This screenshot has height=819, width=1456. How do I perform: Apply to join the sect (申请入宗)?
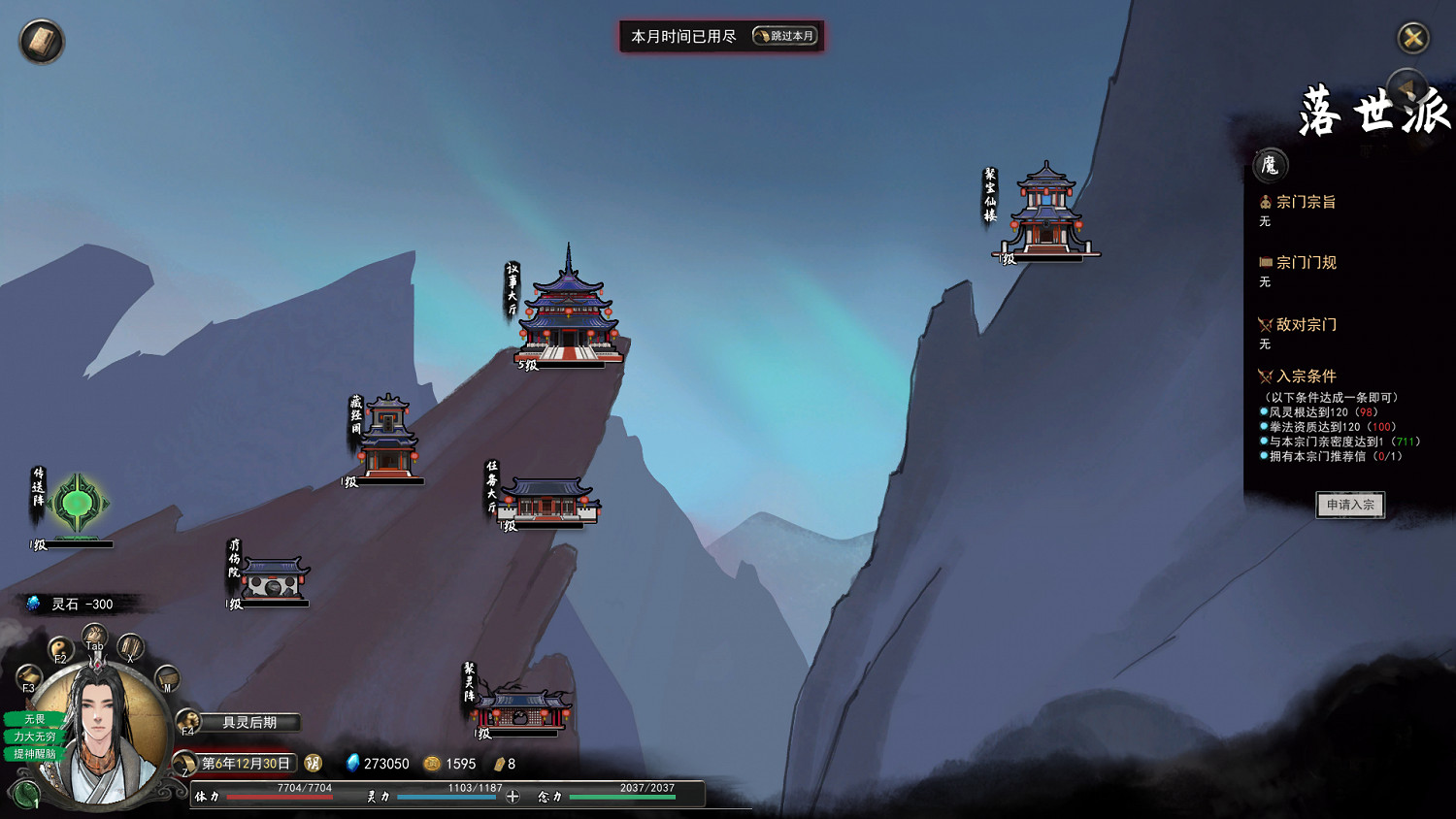(x=1349, y=505)
